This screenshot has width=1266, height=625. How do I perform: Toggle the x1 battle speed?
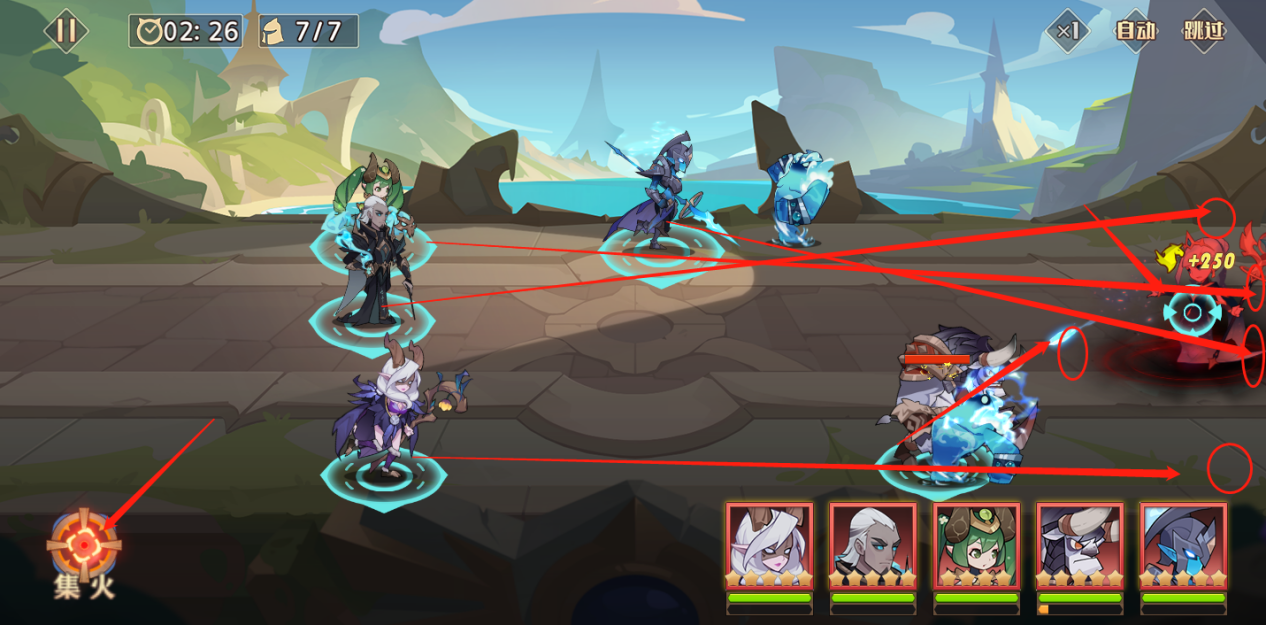1068,31
